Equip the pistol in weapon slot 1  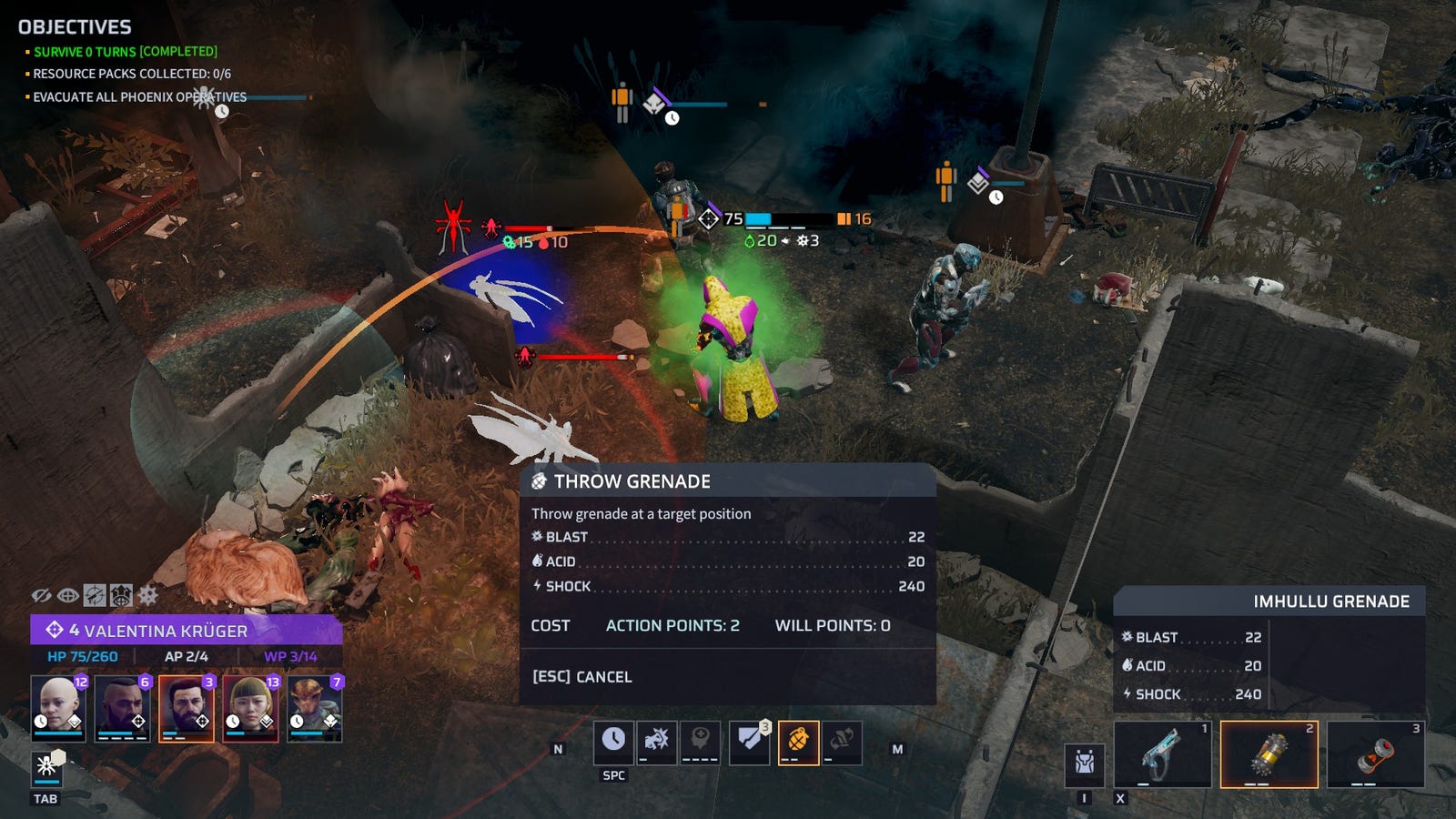(x=1163, y=754)
